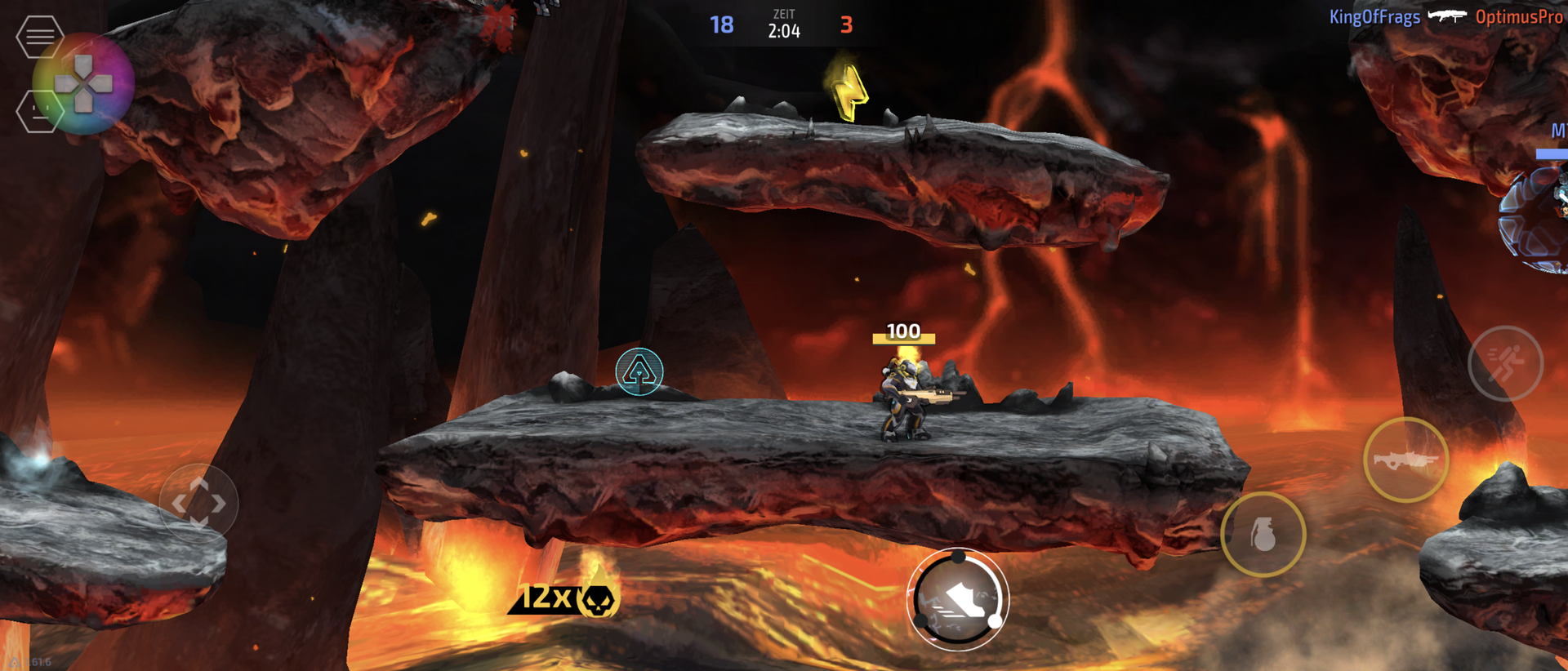Activate the sneaker jump button
This screenshot has height=671, width=1568.
(957, 600)
